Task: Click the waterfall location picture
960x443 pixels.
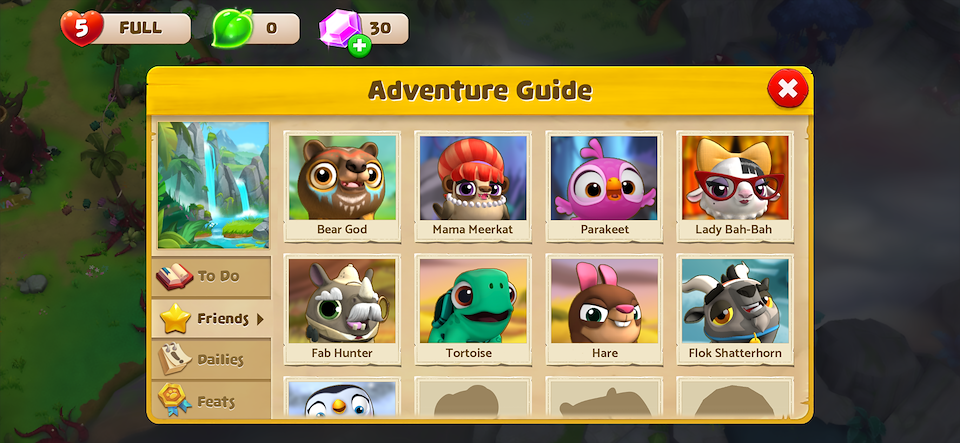Action: tap(213, 185)
